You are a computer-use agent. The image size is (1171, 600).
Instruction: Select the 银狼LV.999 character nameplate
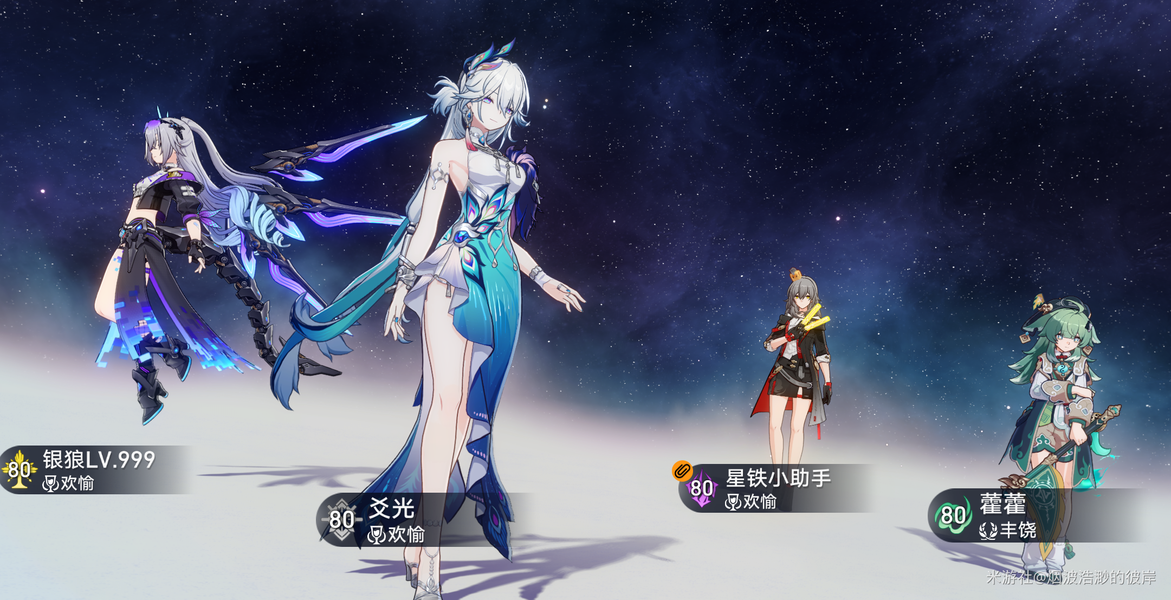coord(97,470)
